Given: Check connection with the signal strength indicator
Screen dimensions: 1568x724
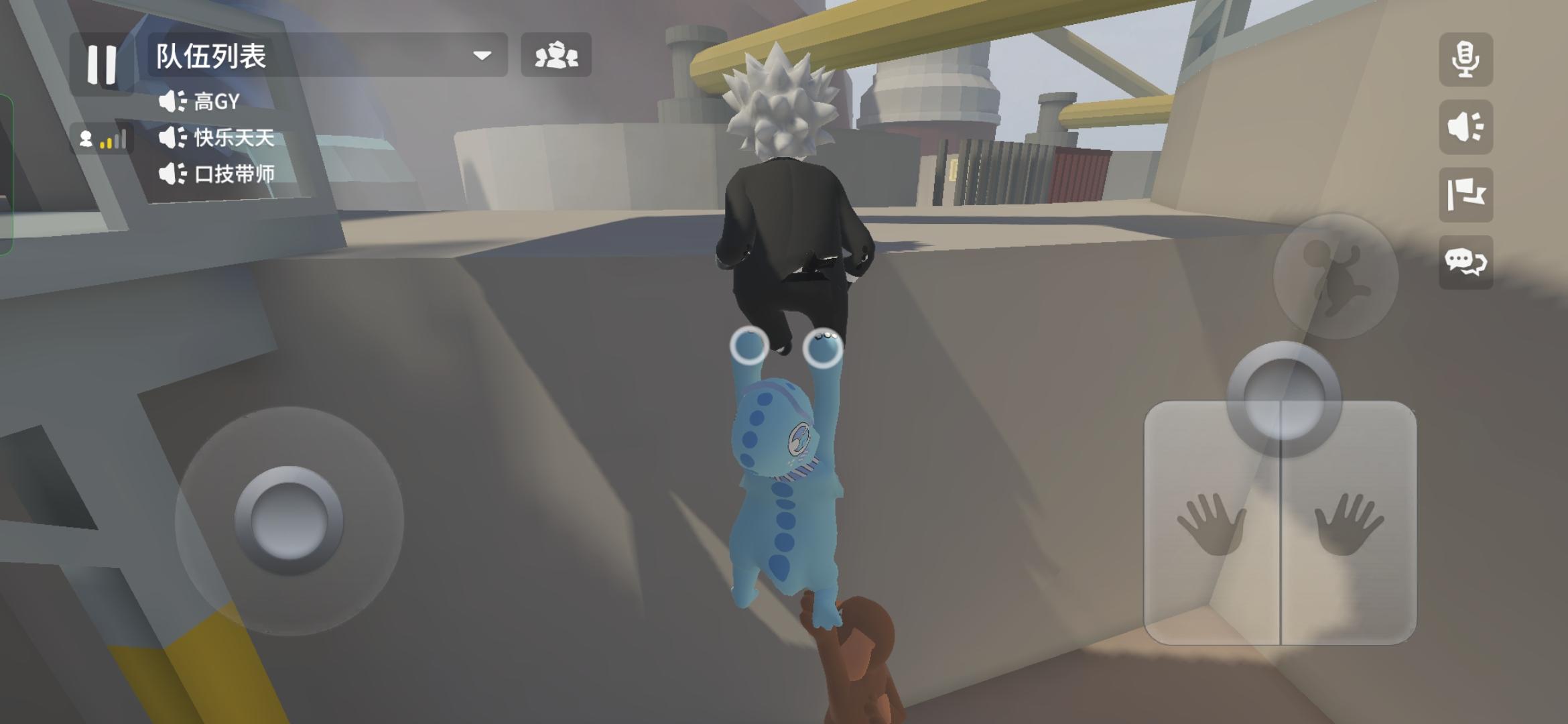Looking at the screenshot, I should pos(113,141).
